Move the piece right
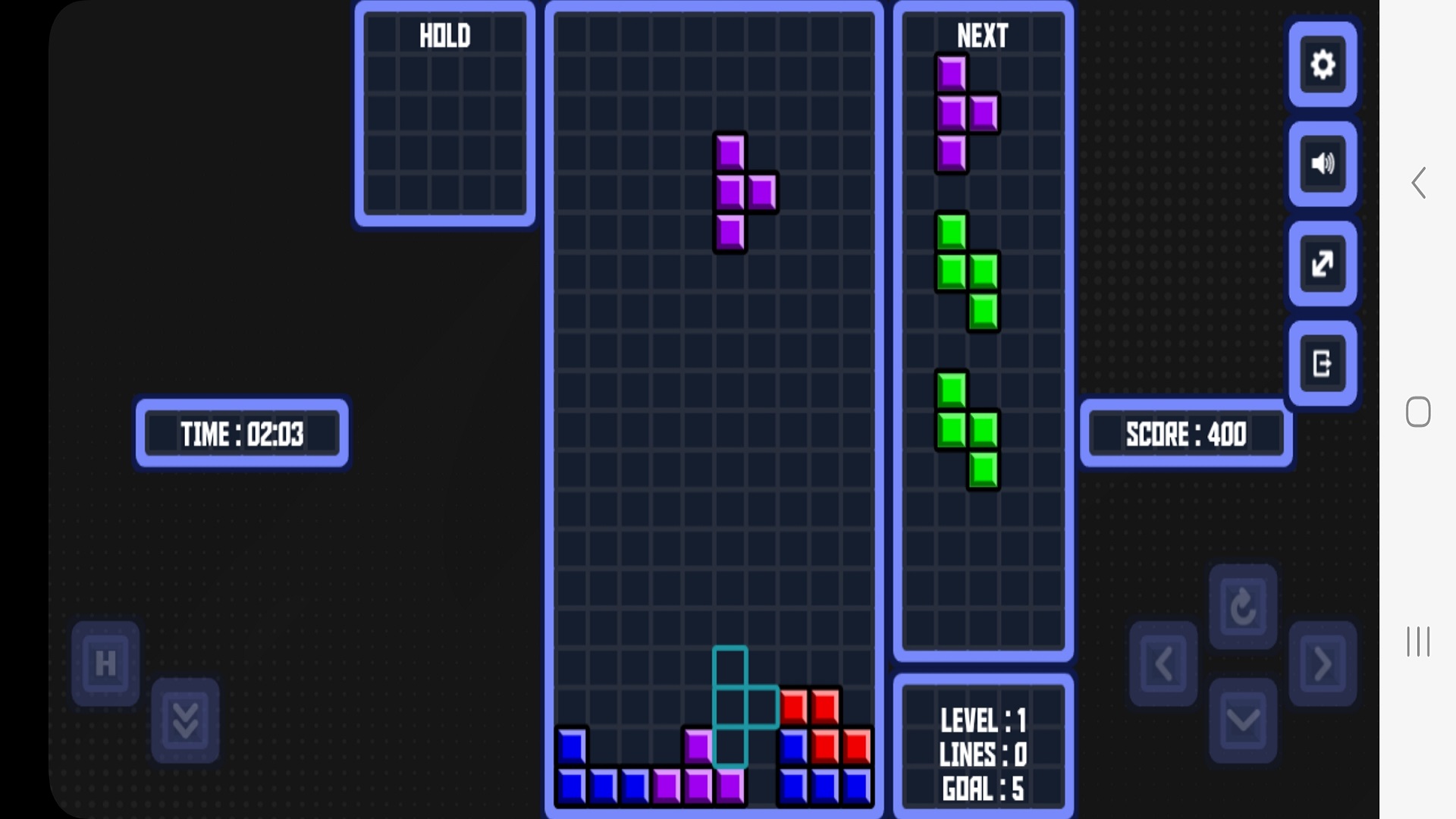The height and width of the screenshot is (819, 1456). (x=1322, y=661)
